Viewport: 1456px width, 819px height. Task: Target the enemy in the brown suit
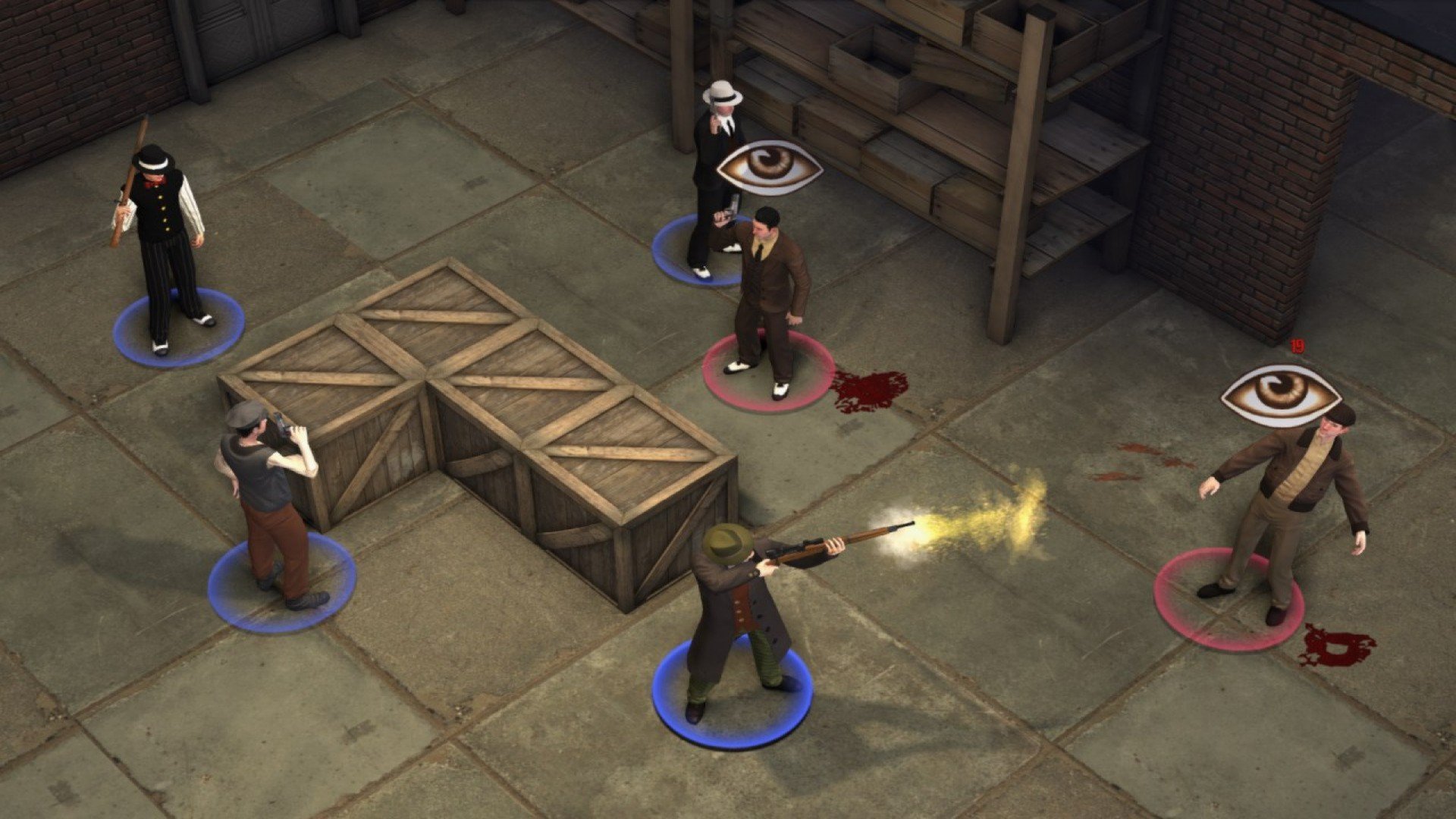[x=767, y=296]
